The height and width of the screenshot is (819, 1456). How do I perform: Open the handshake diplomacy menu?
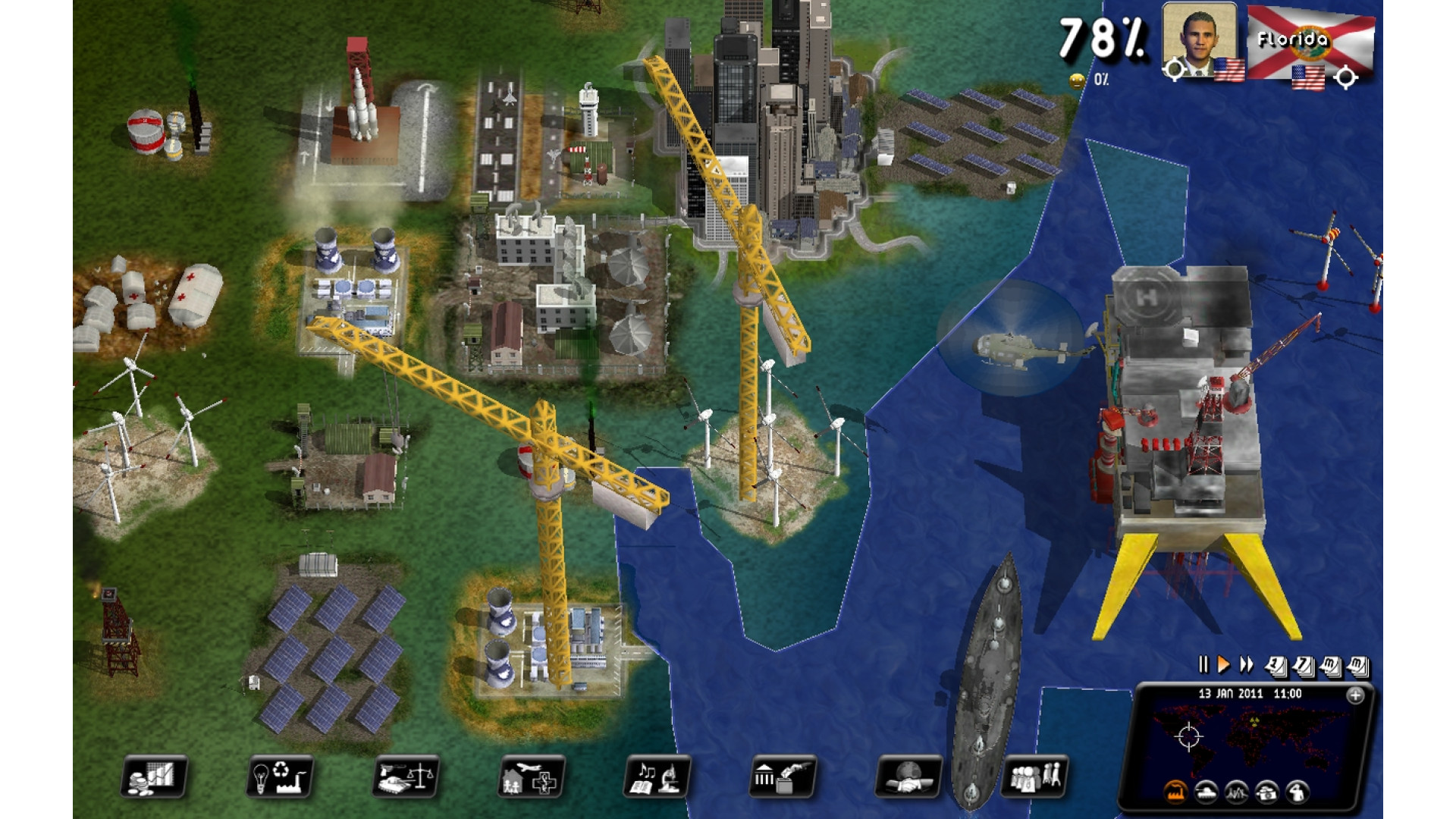pos(908,777)
